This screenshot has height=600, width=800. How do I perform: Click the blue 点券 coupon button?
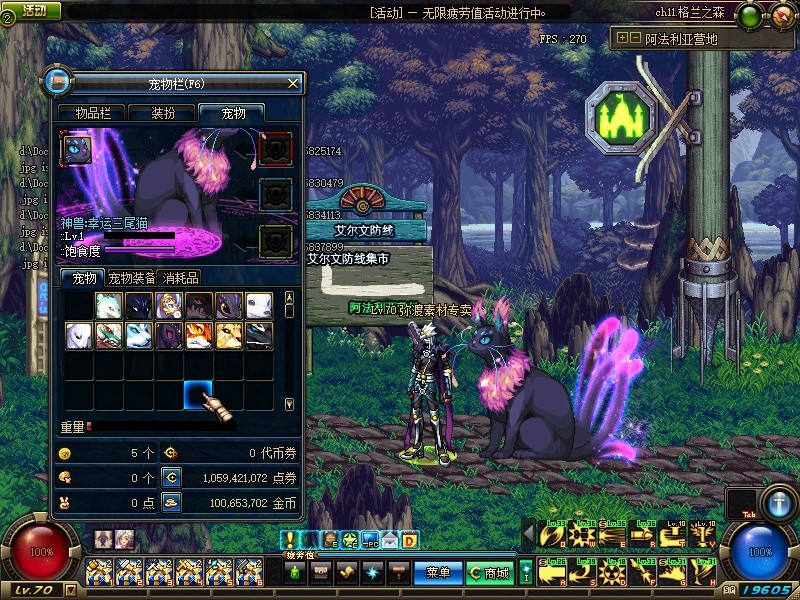(x=172, y=478)
